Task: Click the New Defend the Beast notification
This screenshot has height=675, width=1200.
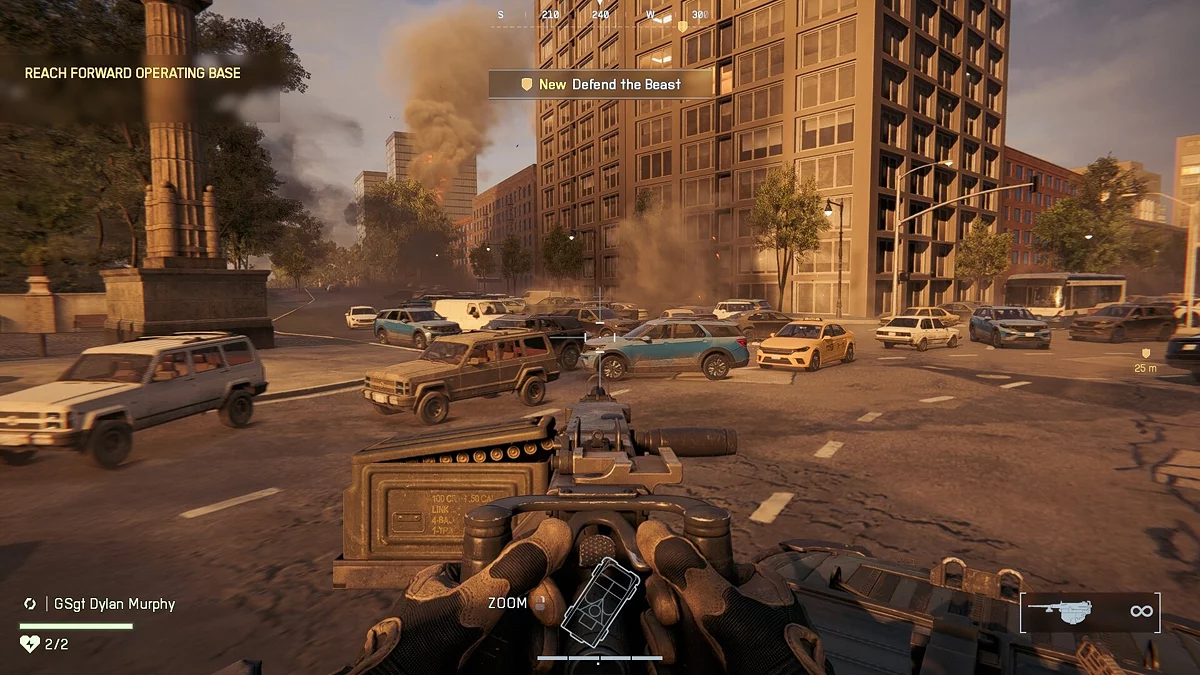Action: coord(600,84)
